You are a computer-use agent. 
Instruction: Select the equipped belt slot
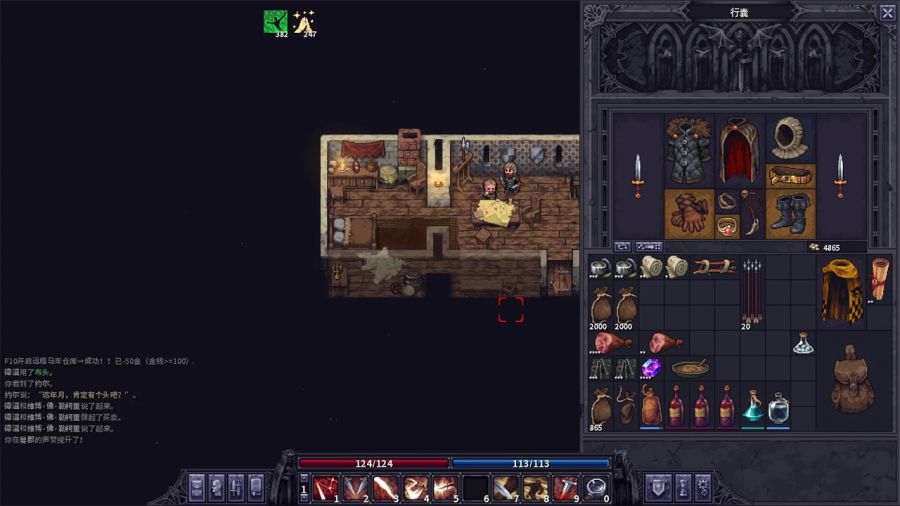pos(791,177)
